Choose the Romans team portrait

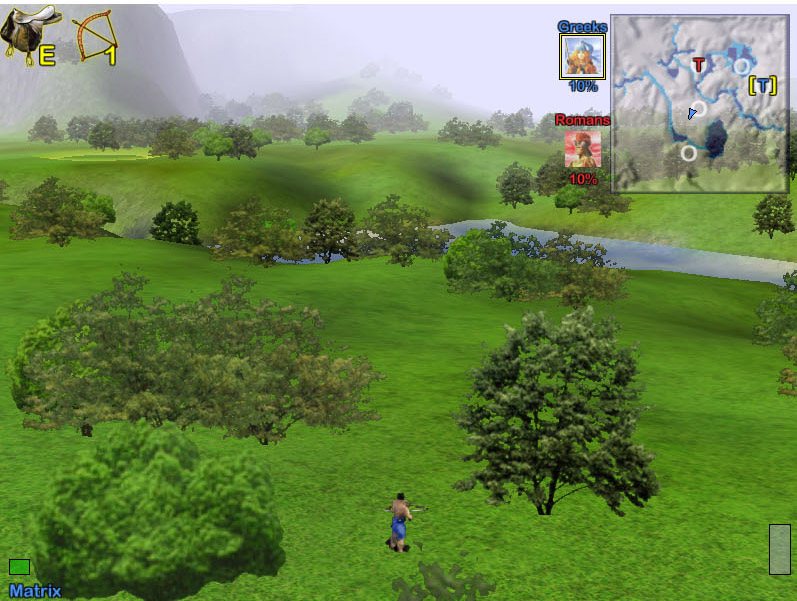(583, 149)
